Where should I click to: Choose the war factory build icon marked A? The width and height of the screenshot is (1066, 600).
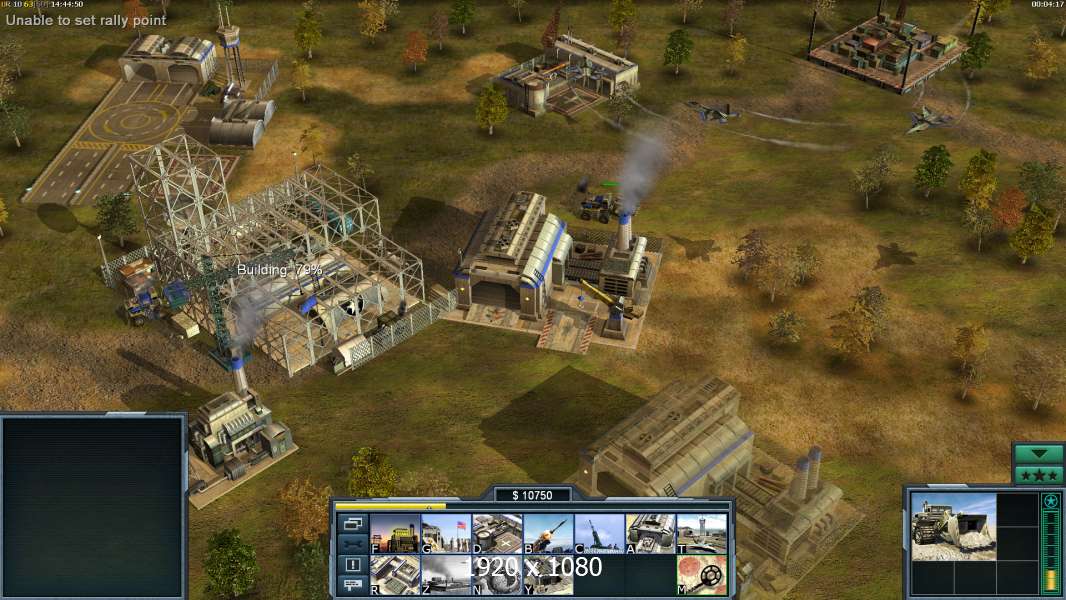650,533
